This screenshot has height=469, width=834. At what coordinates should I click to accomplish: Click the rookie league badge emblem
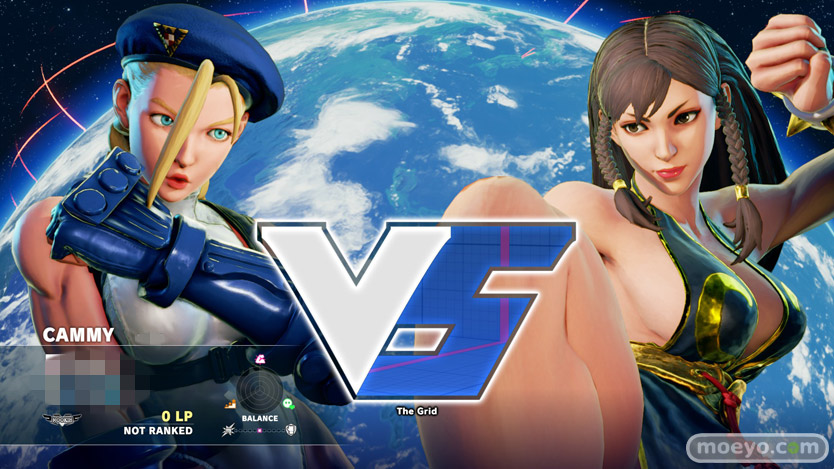63,420
